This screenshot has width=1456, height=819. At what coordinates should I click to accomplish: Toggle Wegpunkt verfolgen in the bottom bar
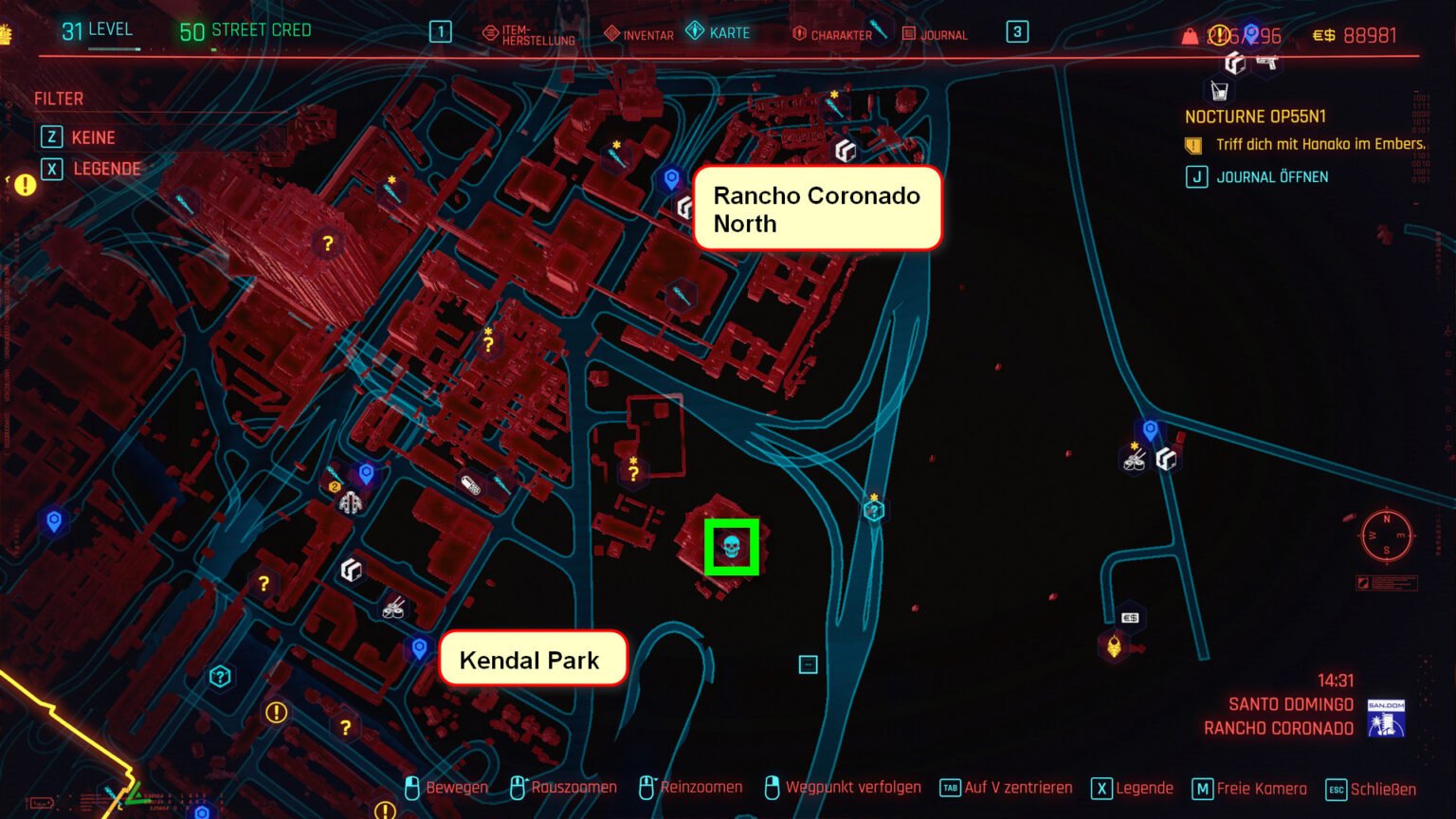pyautogui.click(x=853, y=788)
